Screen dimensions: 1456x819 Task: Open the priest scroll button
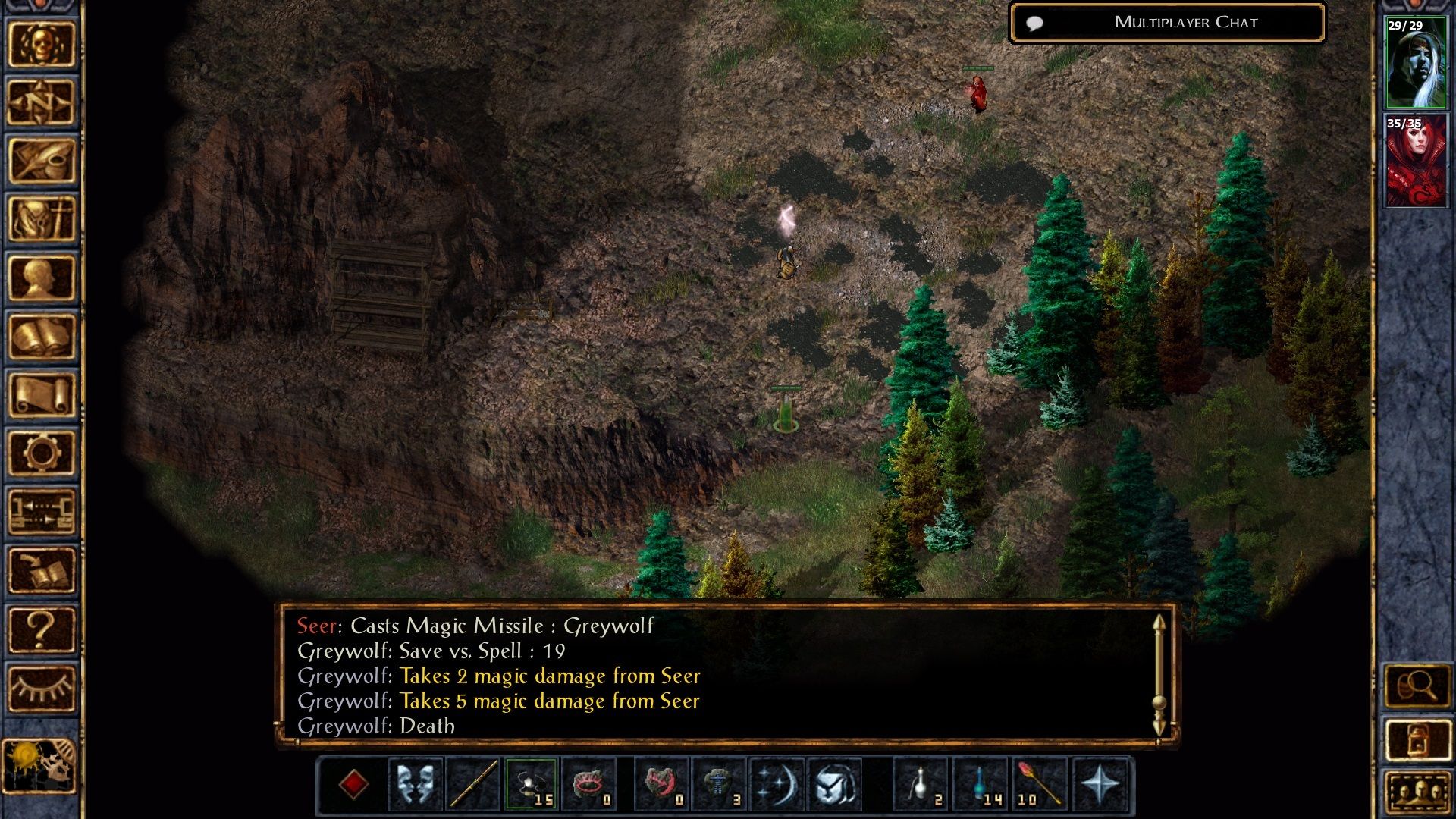pos(41,394)
